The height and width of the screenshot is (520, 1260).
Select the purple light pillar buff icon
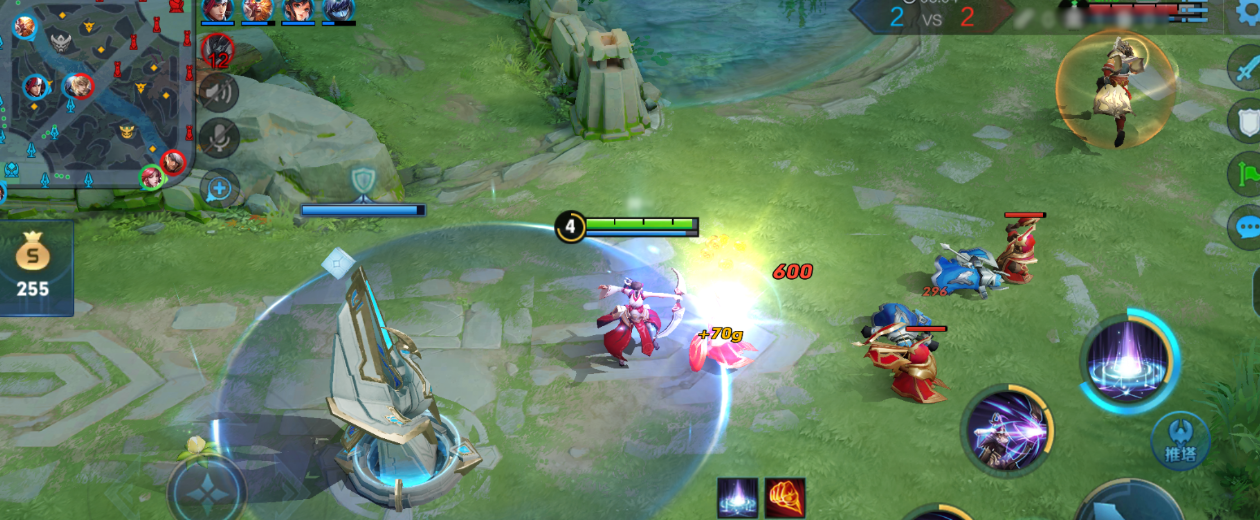[737, 497]
